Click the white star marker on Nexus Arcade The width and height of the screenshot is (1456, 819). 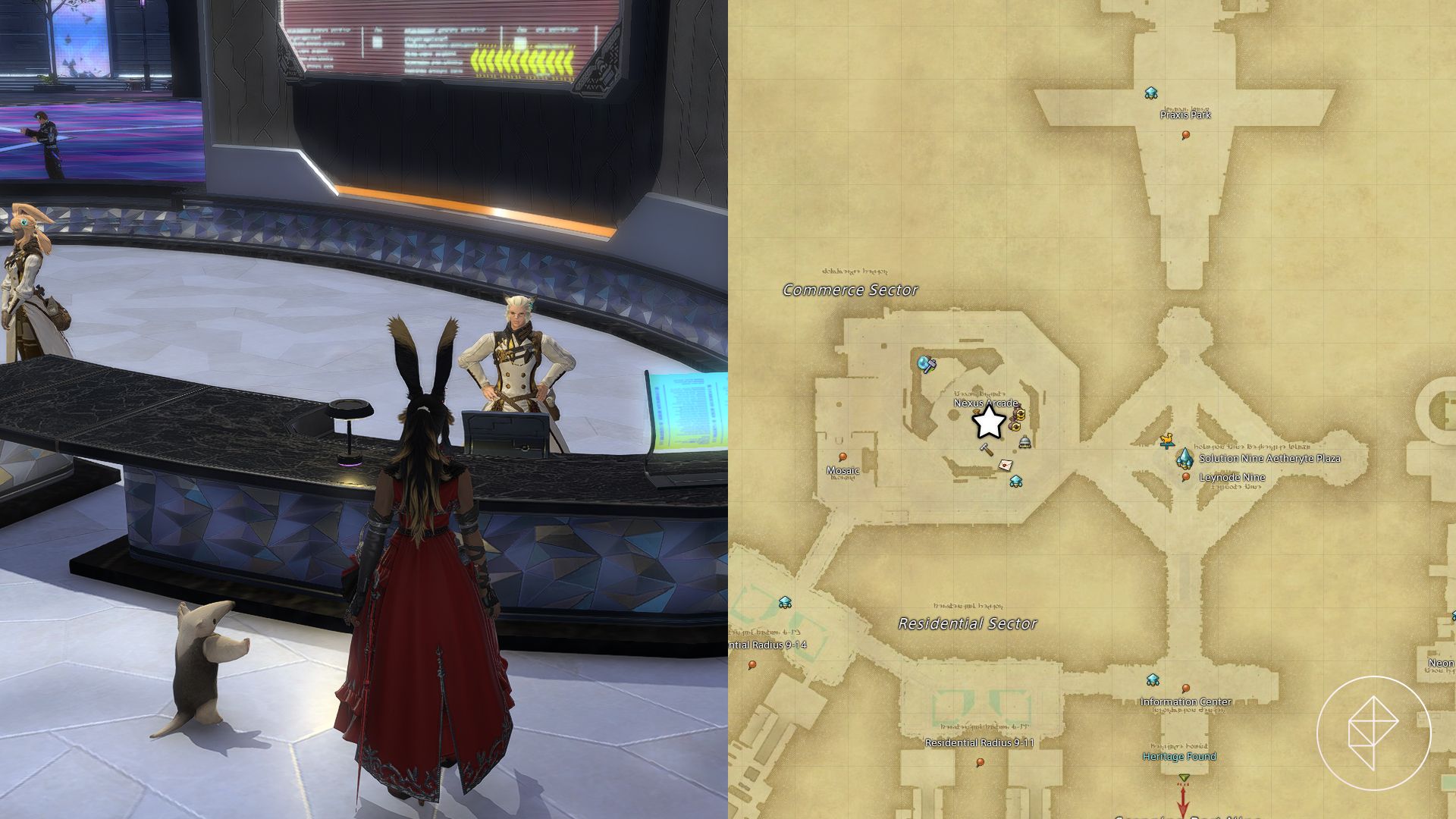pos(988,423)
